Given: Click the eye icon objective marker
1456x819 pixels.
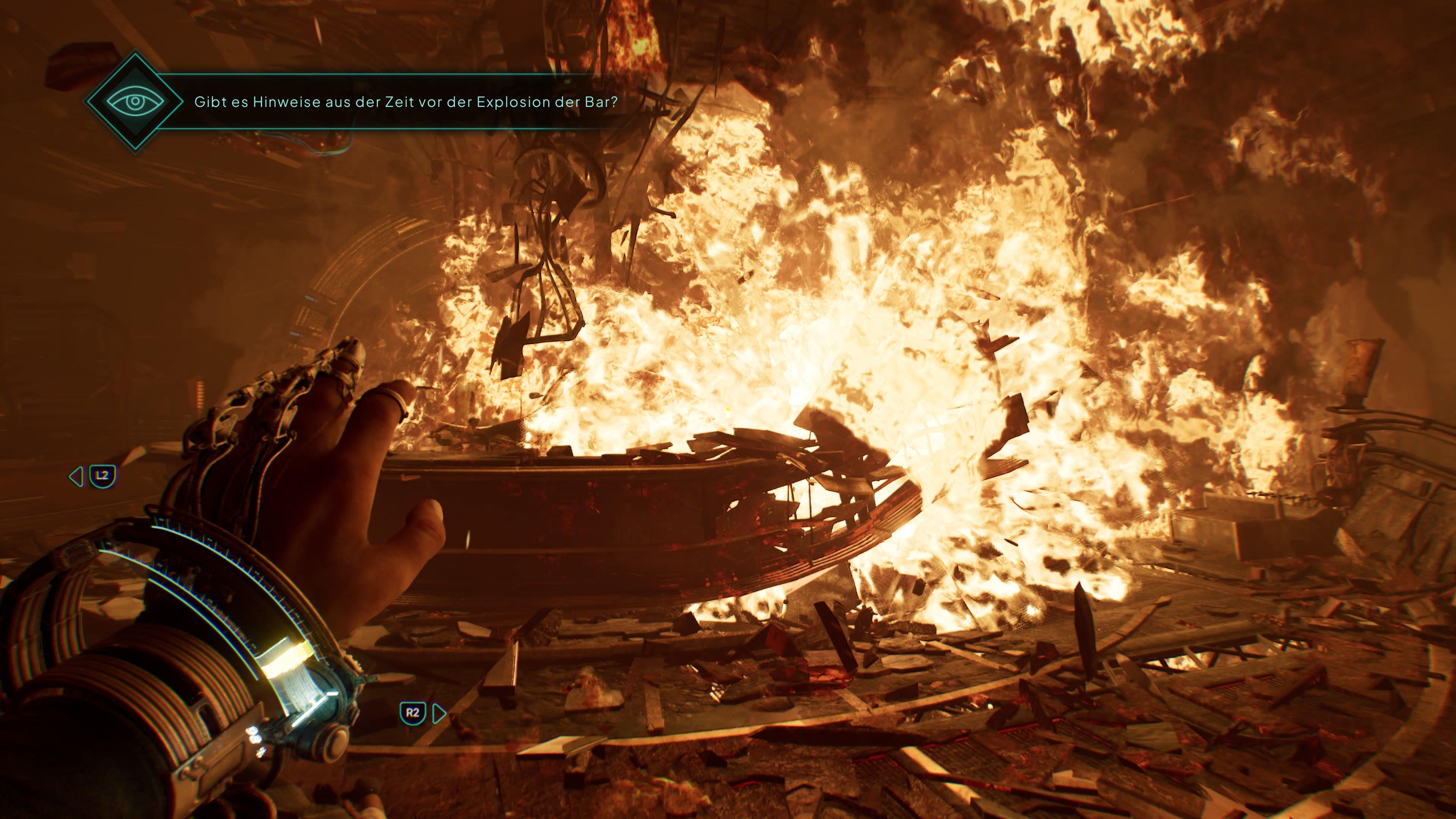Looking at the screenshot, I should tap(135, 102).
